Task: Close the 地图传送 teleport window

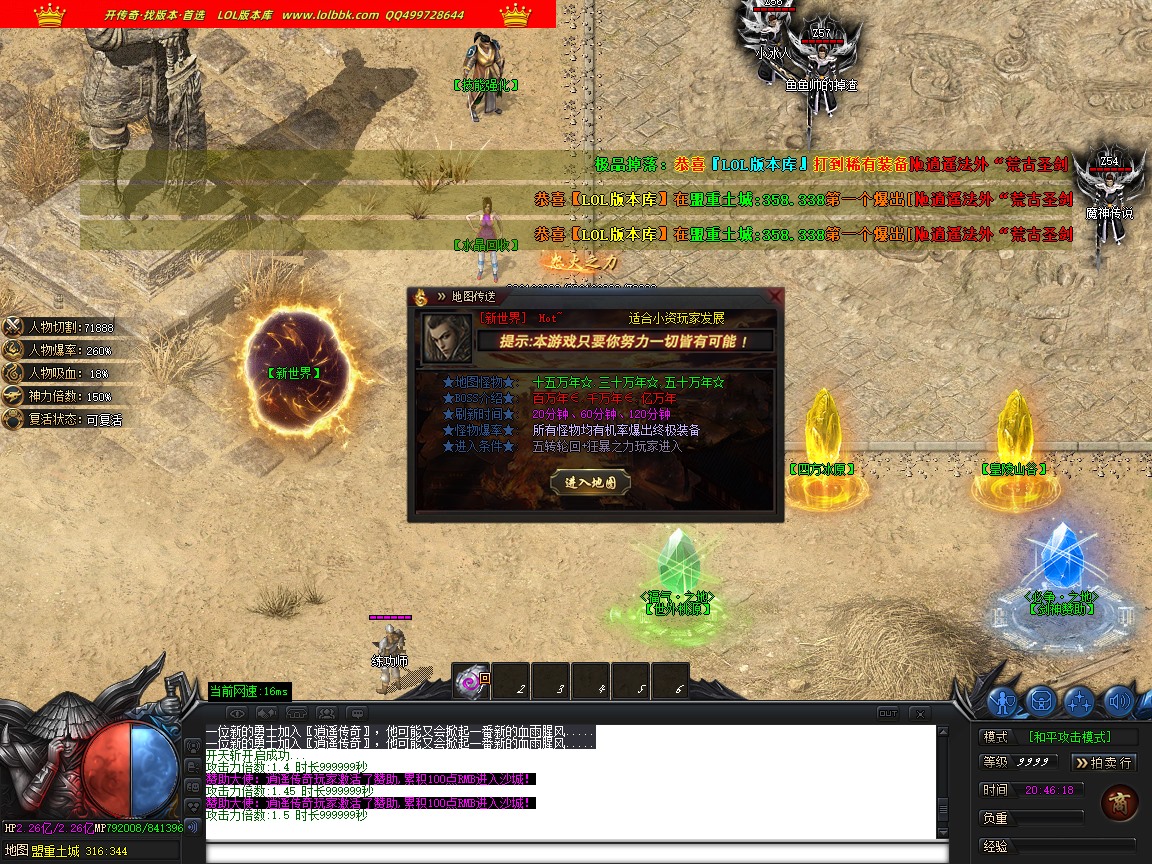Action: click(x=775, y=296)
